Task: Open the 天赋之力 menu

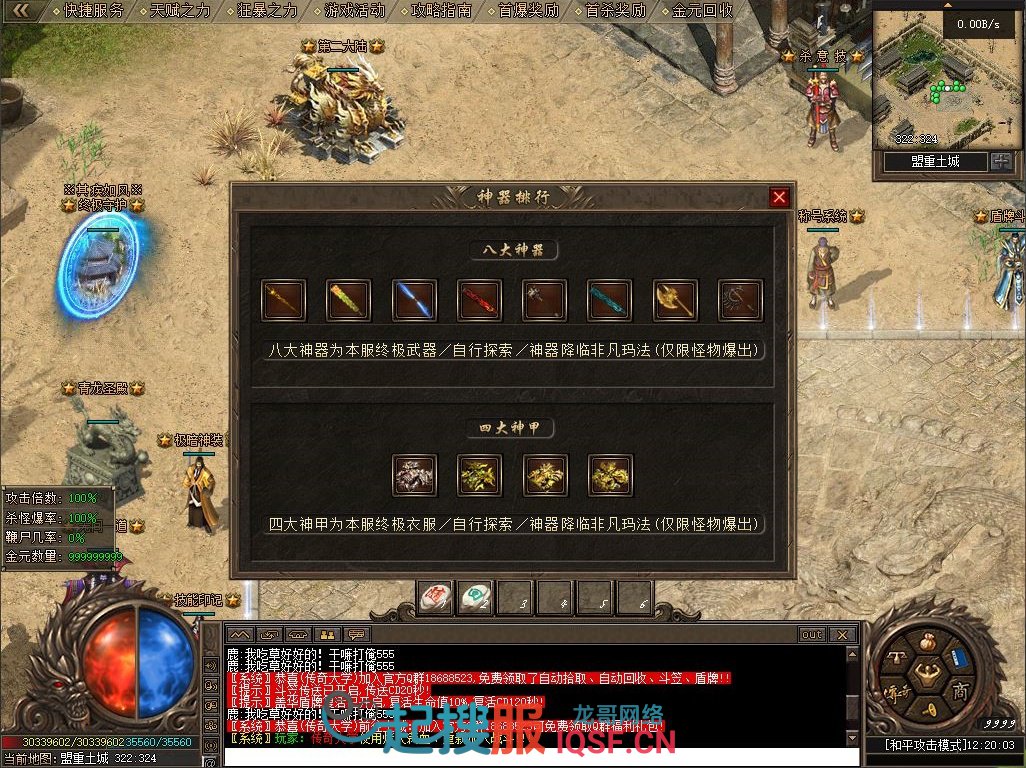Action: [x=181, y=11]
